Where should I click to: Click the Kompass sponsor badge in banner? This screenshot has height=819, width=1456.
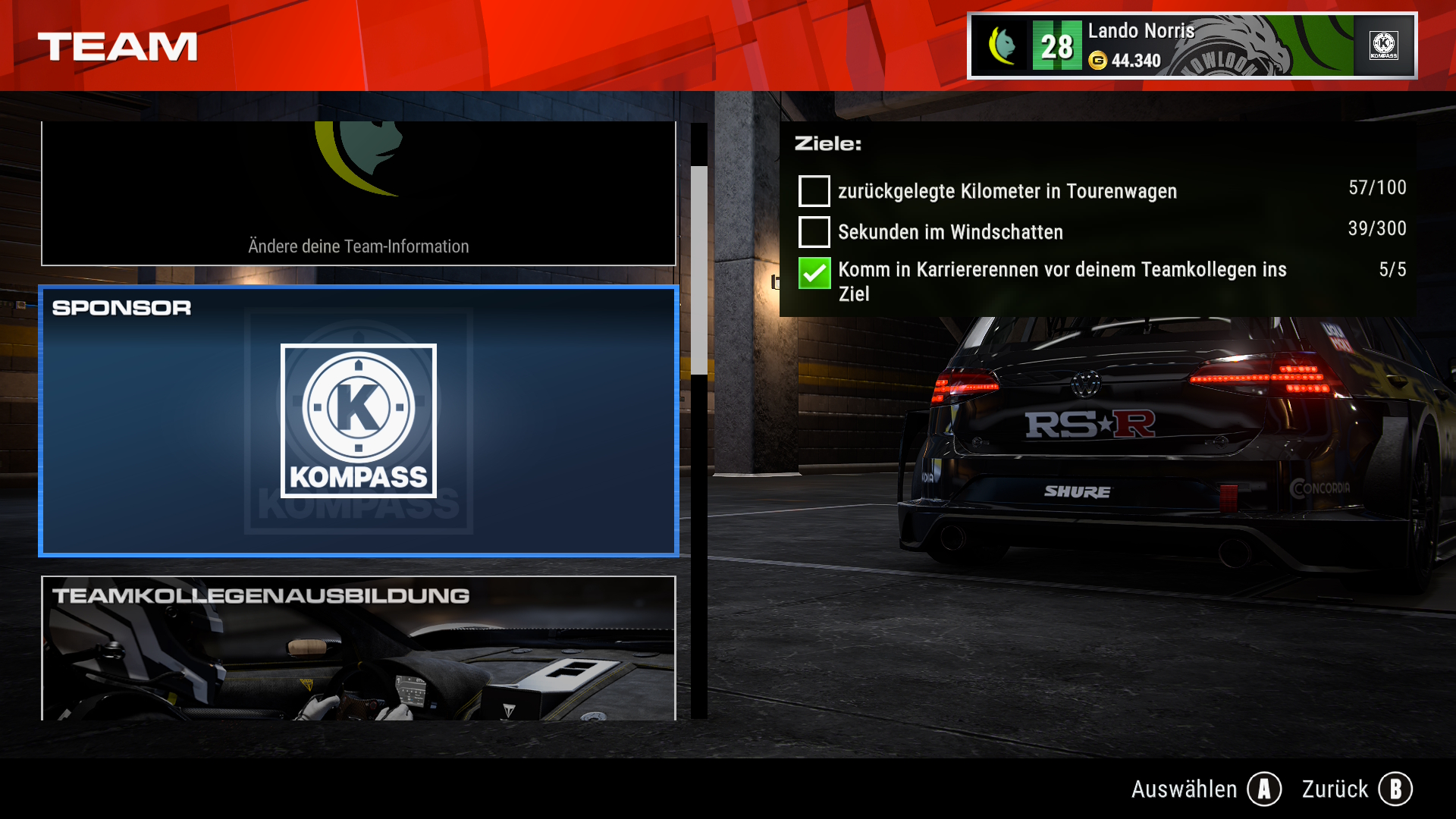point(1384,45)
